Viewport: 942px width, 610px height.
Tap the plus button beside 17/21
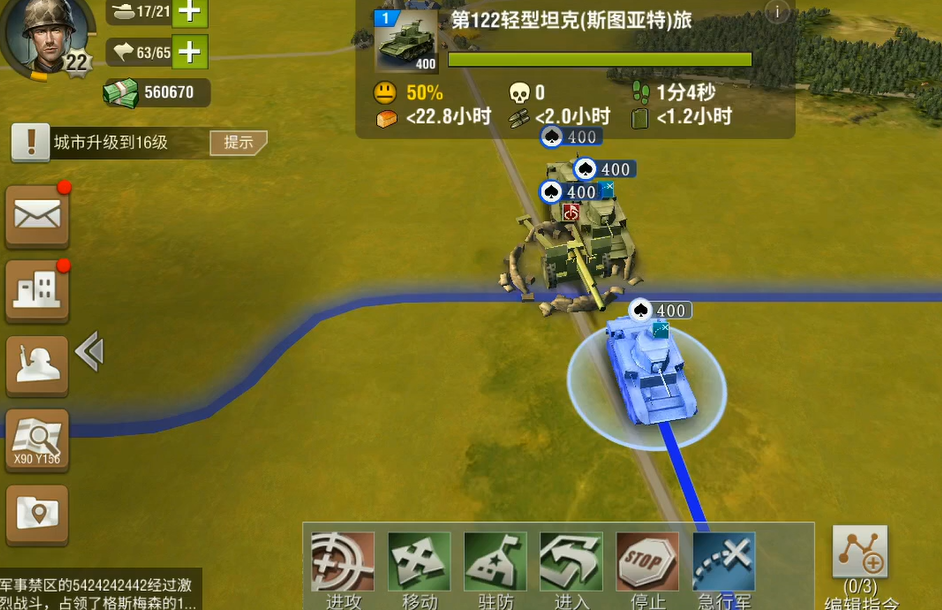point(190,13)
